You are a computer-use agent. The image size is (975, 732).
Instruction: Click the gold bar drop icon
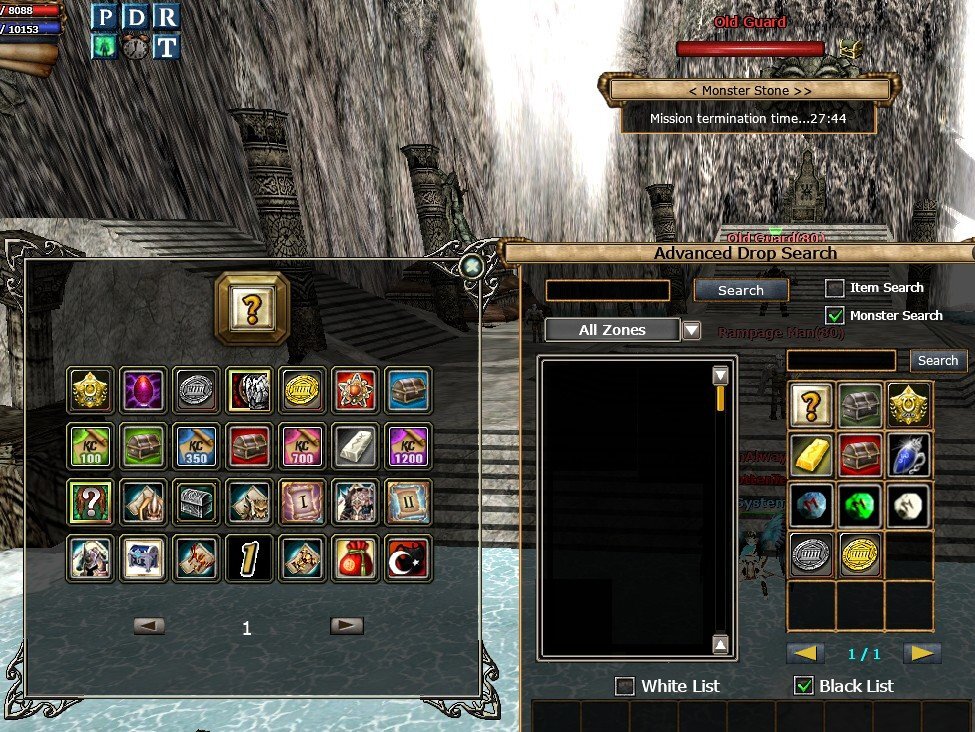click(811, 455)
